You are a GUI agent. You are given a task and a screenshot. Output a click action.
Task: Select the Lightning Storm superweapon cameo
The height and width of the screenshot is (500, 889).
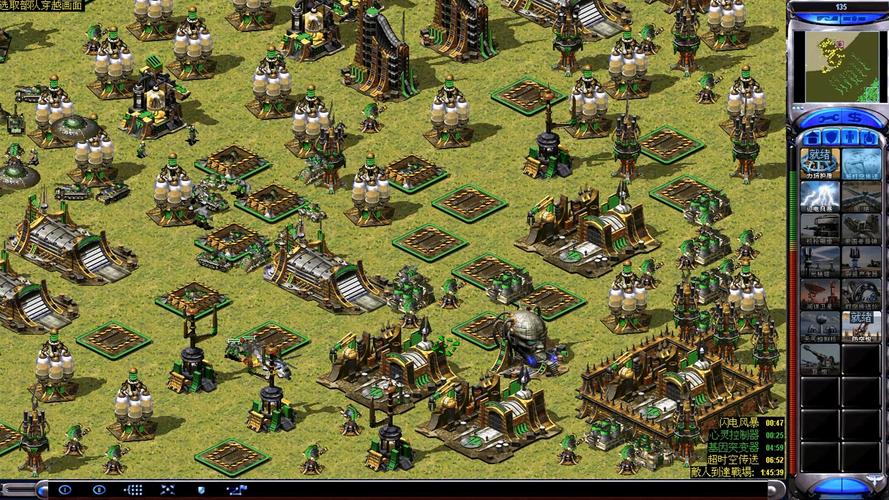(819, 196)
